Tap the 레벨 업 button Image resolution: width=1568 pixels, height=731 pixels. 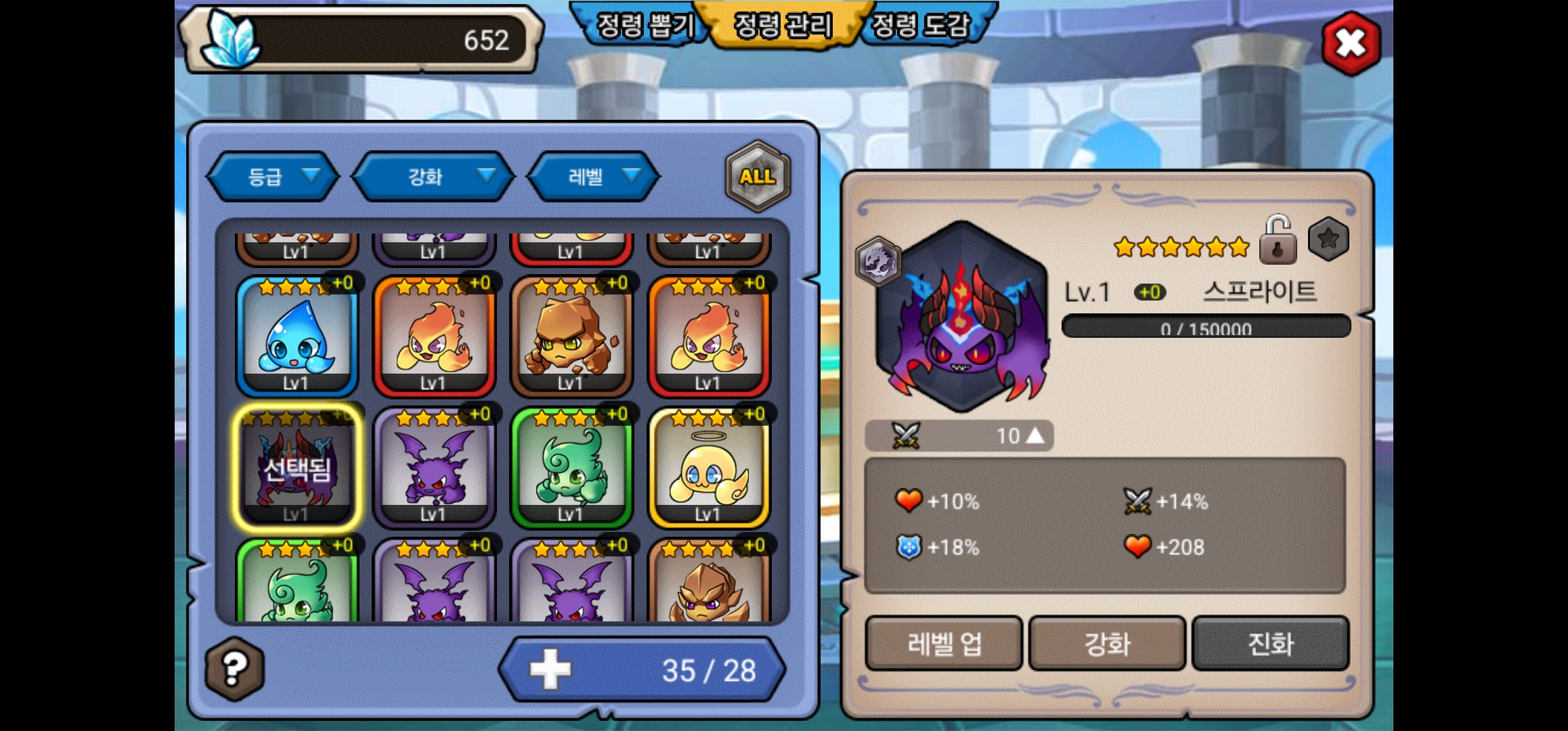tap(944, 644)
